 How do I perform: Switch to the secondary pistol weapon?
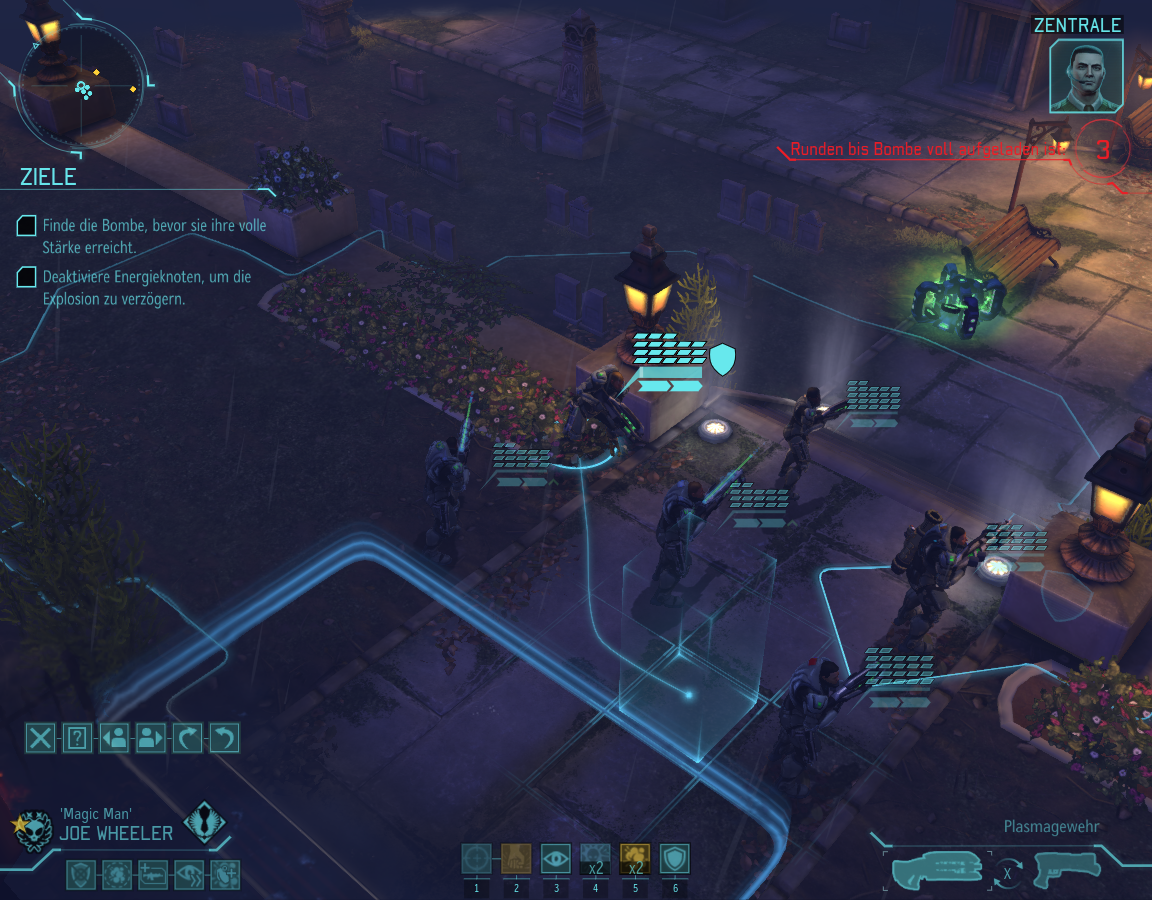(1066, 869)
